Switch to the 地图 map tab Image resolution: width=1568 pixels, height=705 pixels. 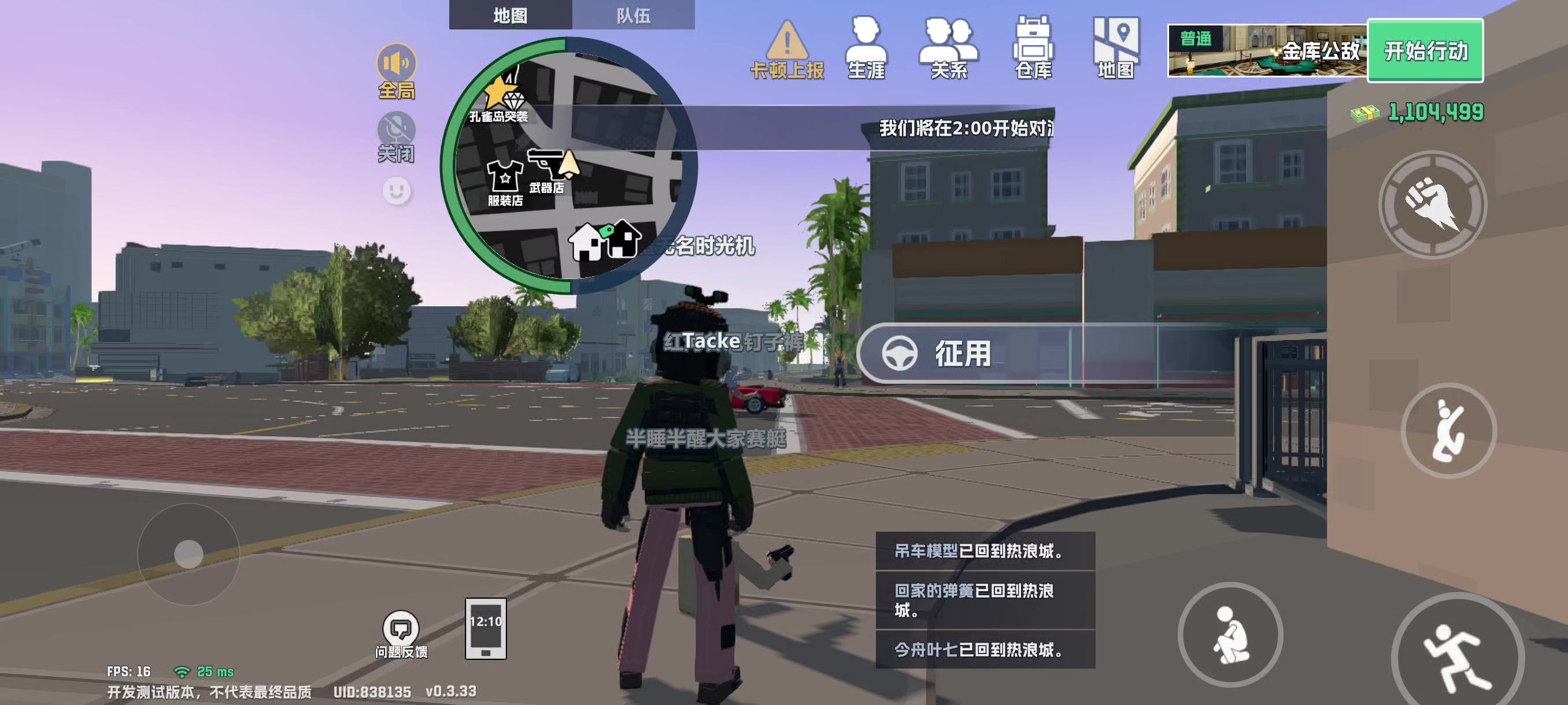pyautogui.click(x=511, y=16)
